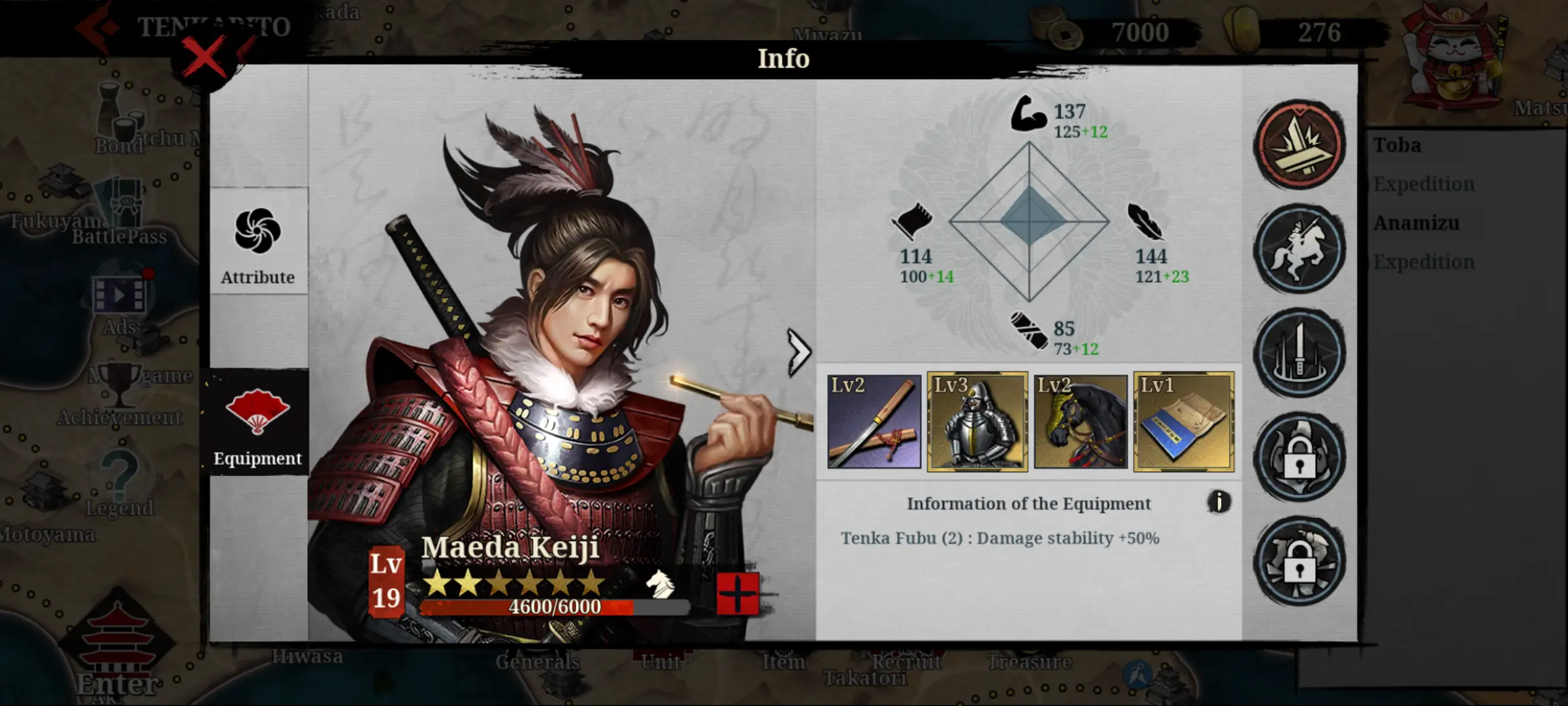Open the sword and blades skill icon
Viewport: 1568px width, 706px height.
coord(1299,353)
